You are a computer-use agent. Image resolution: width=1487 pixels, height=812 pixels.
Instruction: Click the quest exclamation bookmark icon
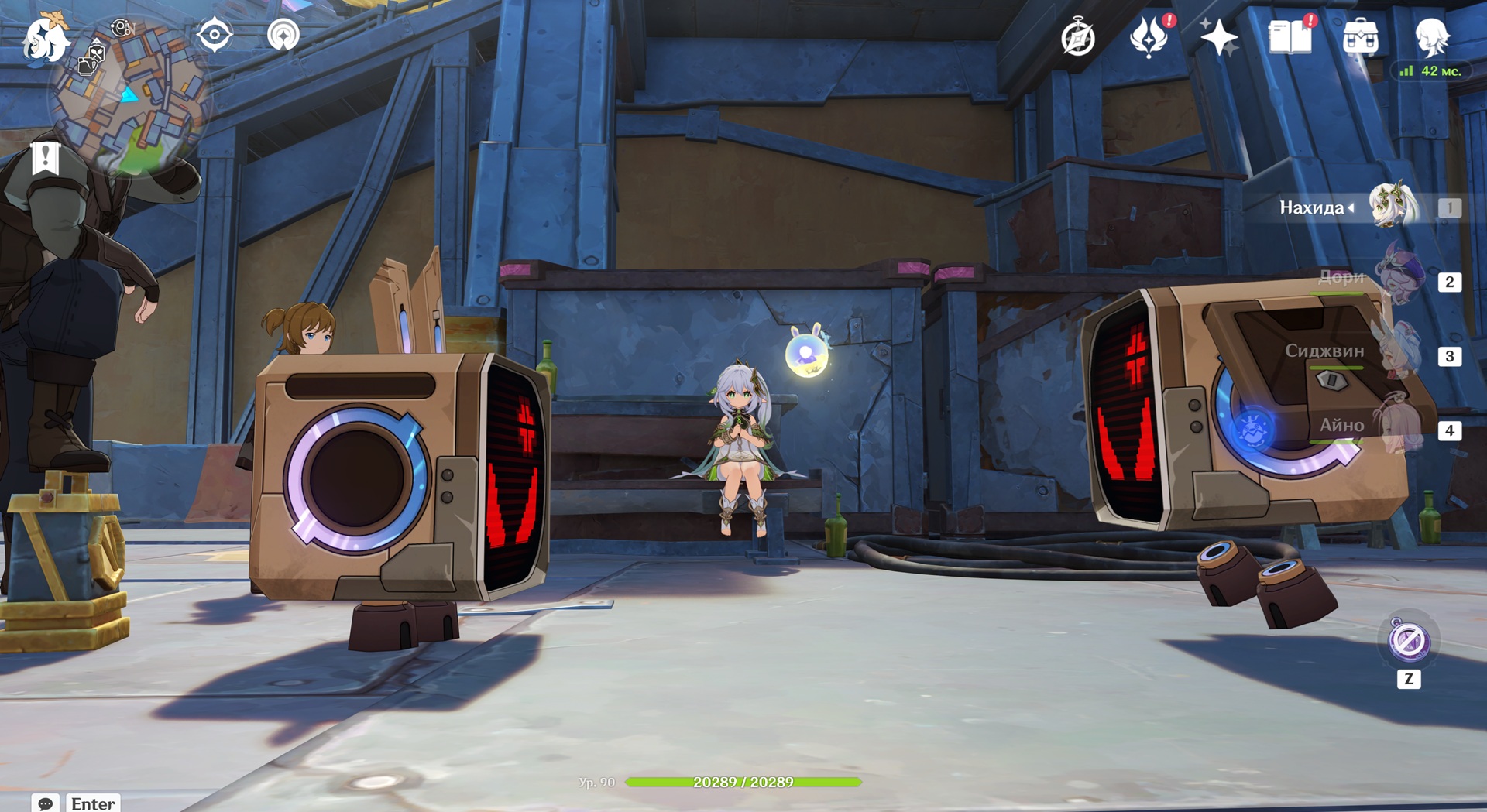coord(46,159)
